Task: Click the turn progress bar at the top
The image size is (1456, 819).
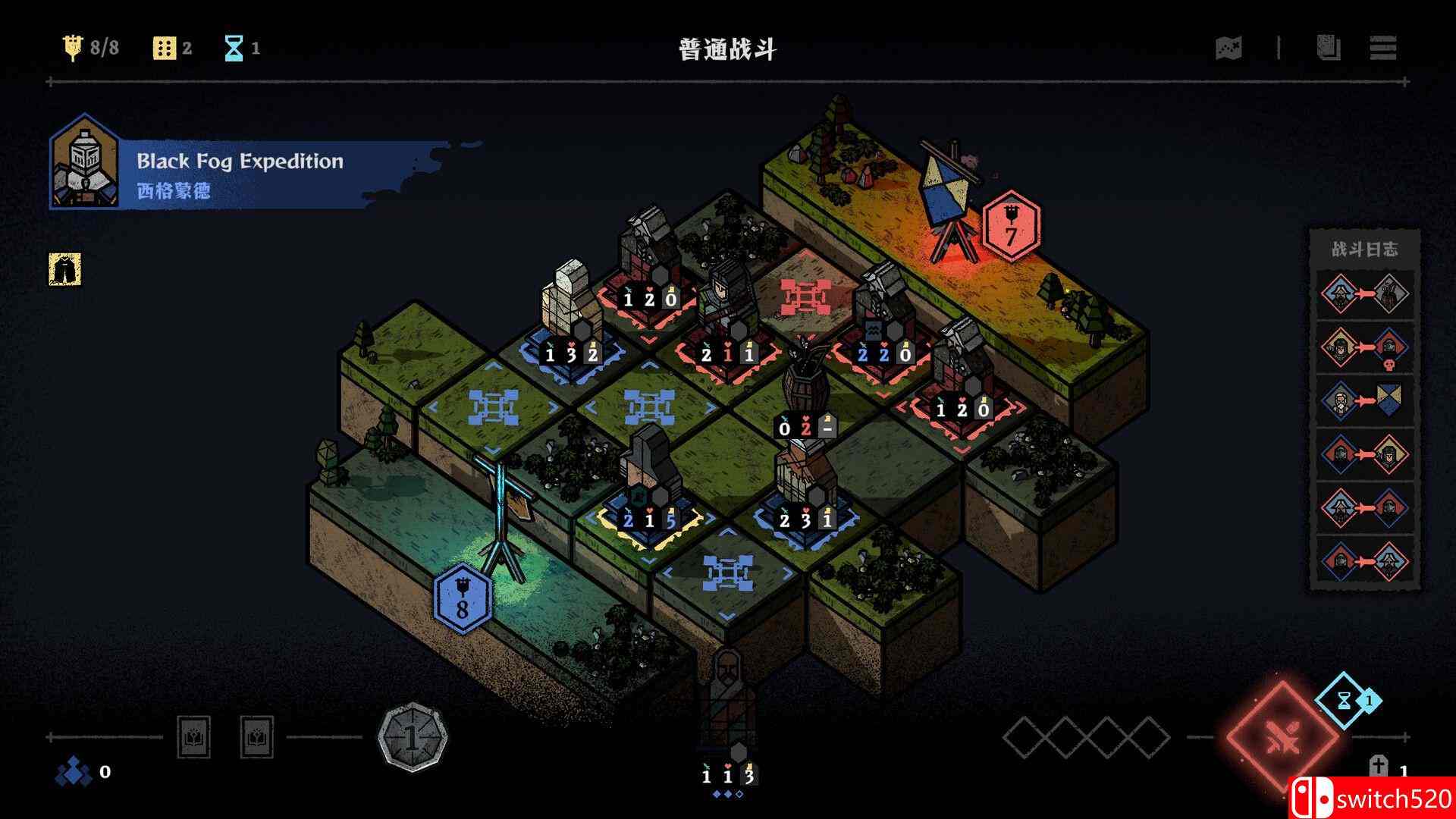Action: click(x=728, y=76)
